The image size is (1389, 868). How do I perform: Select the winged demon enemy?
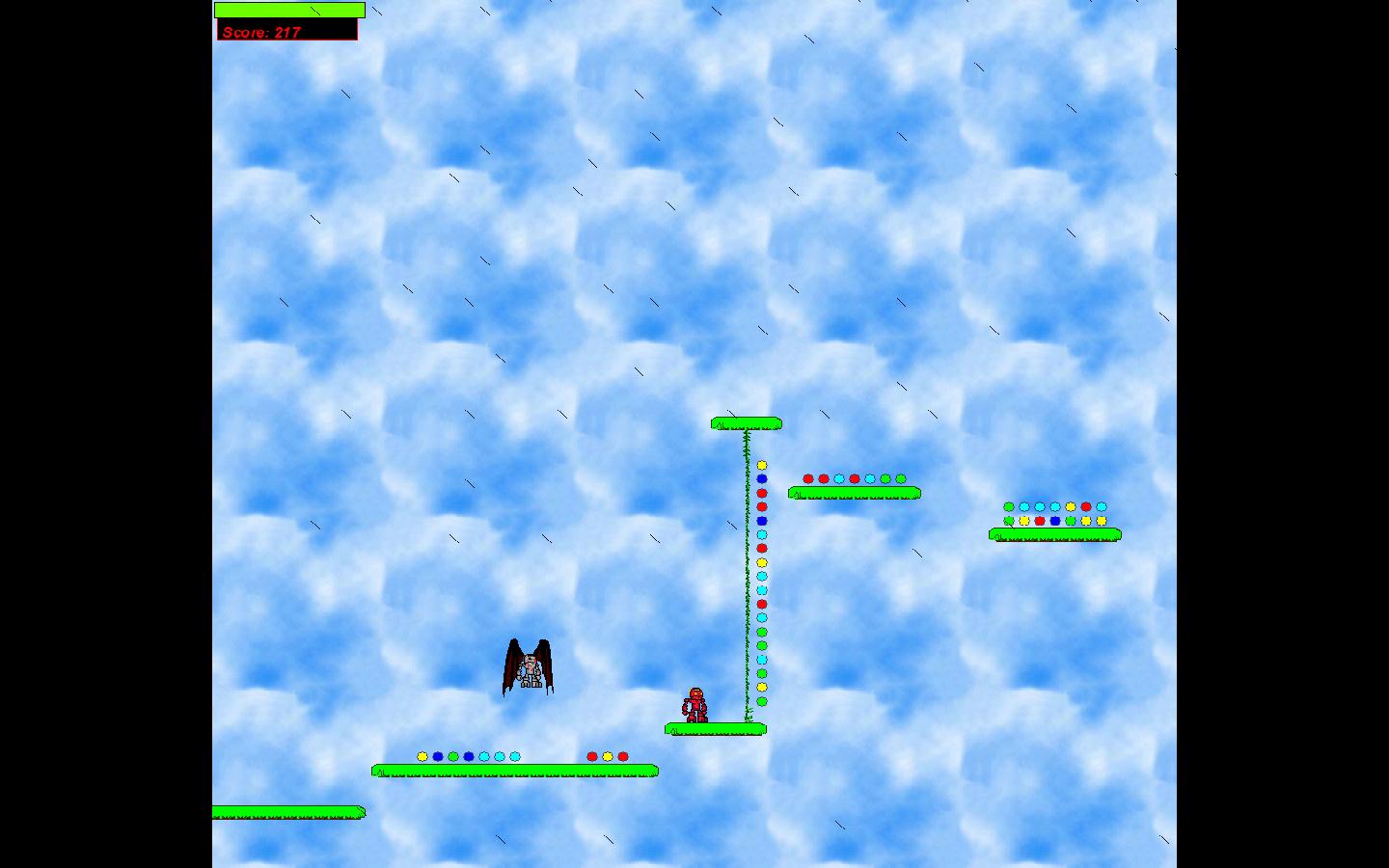click(529, 667)
